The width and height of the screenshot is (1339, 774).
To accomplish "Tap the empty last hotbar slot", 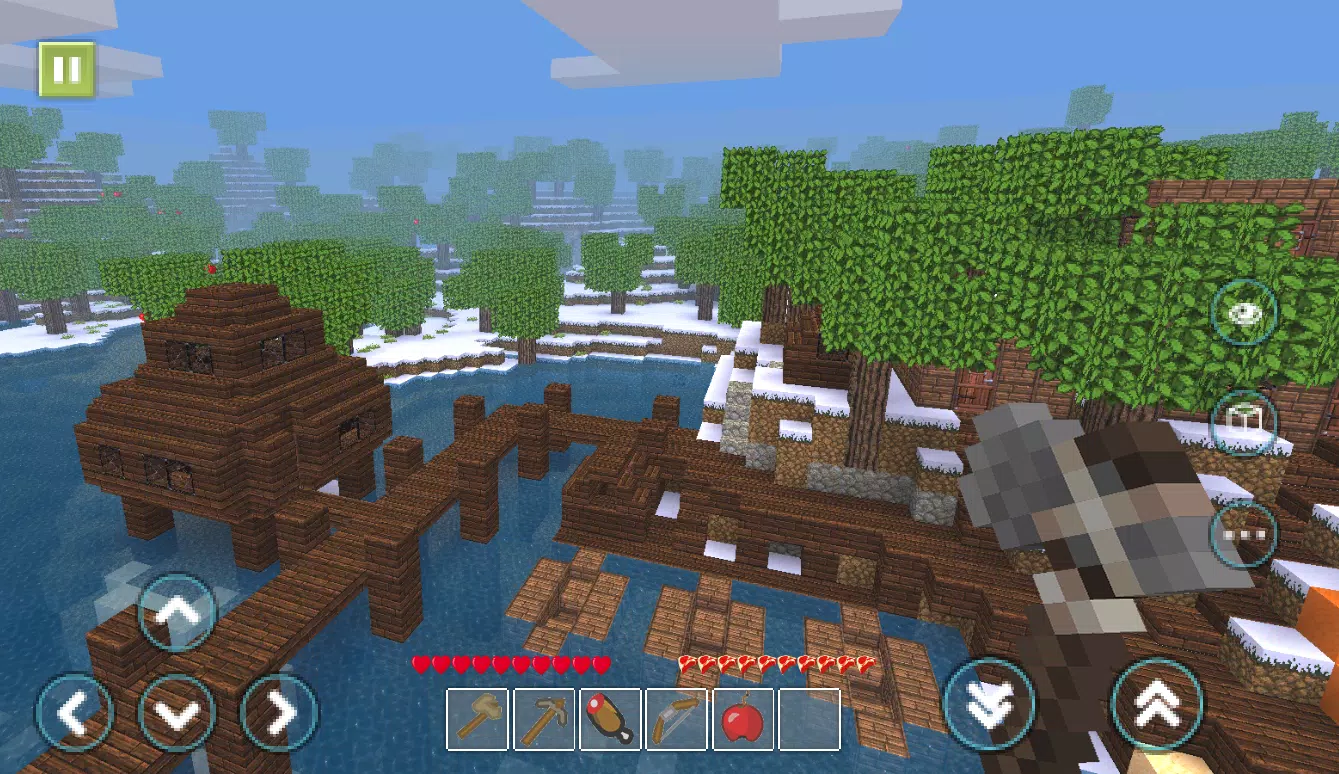I will click(x=808, y=720).
